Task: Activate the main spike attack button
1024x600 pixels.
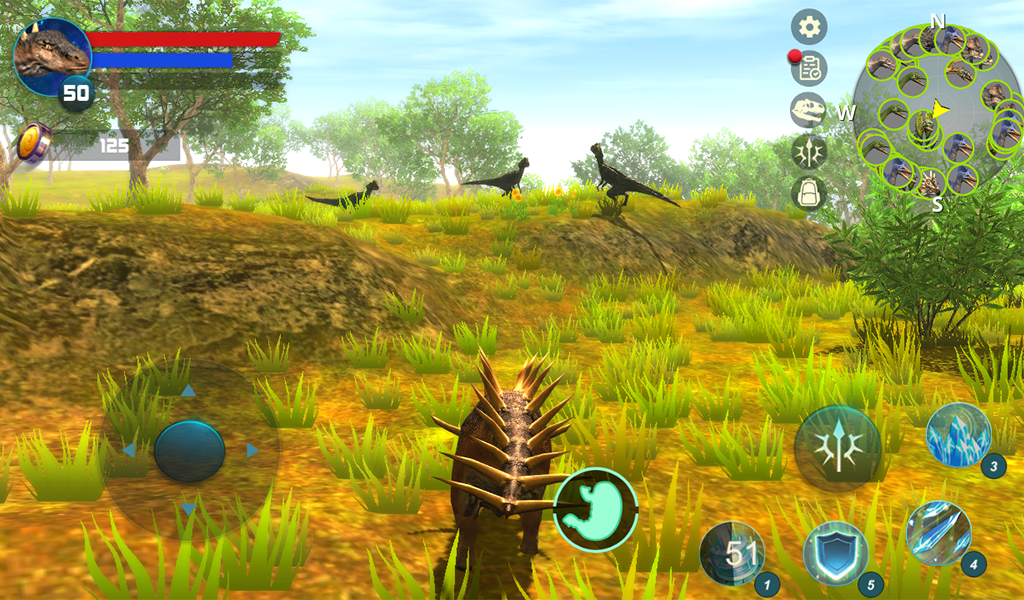Action: point(838,448)
